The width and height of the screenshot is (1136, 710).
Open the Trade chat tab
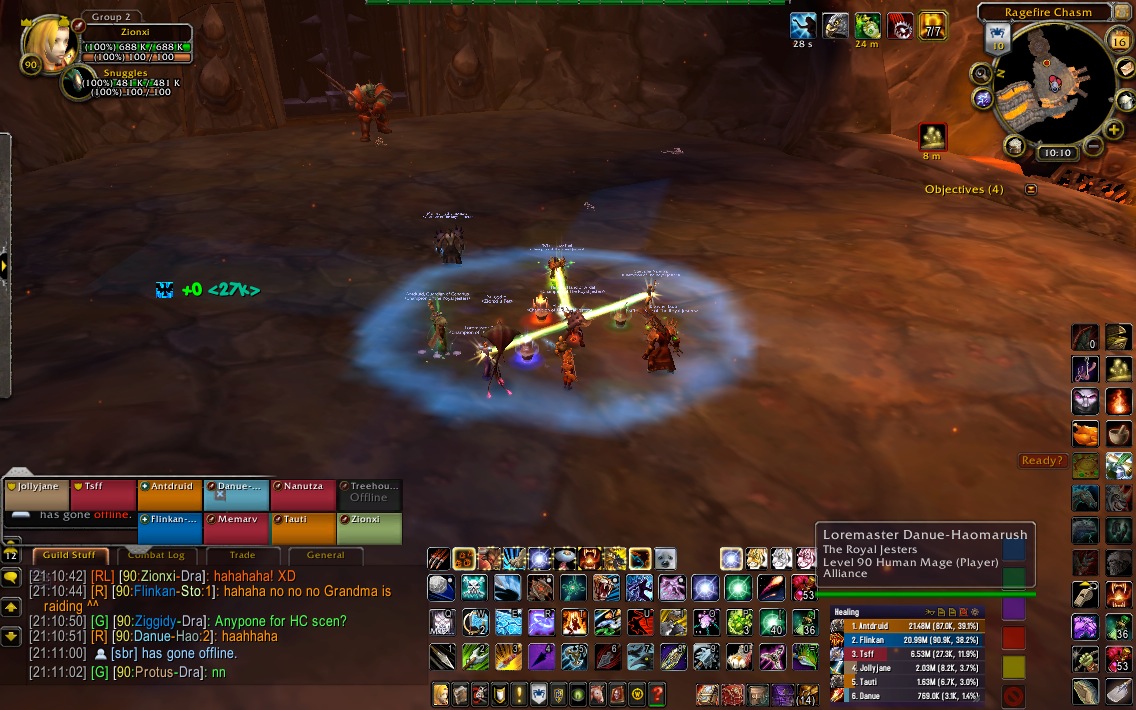tap(242, 555)
